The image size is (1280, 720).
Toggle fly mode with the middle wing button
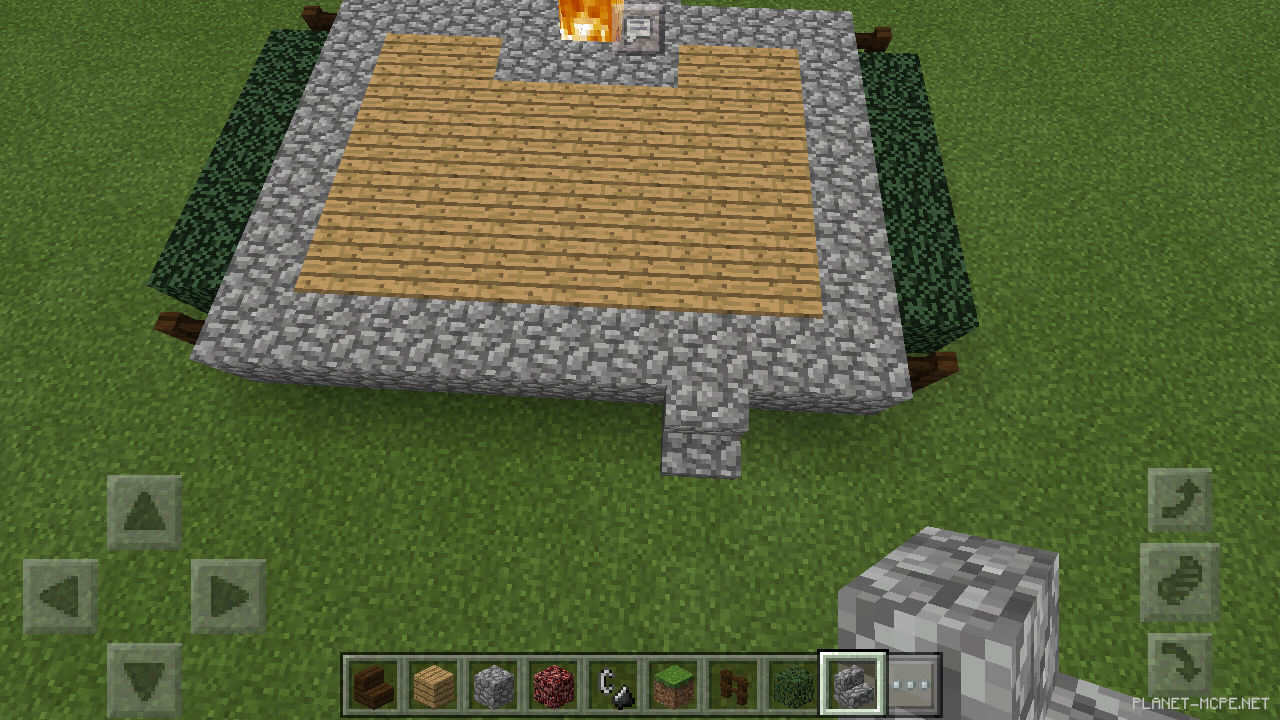1178,582
